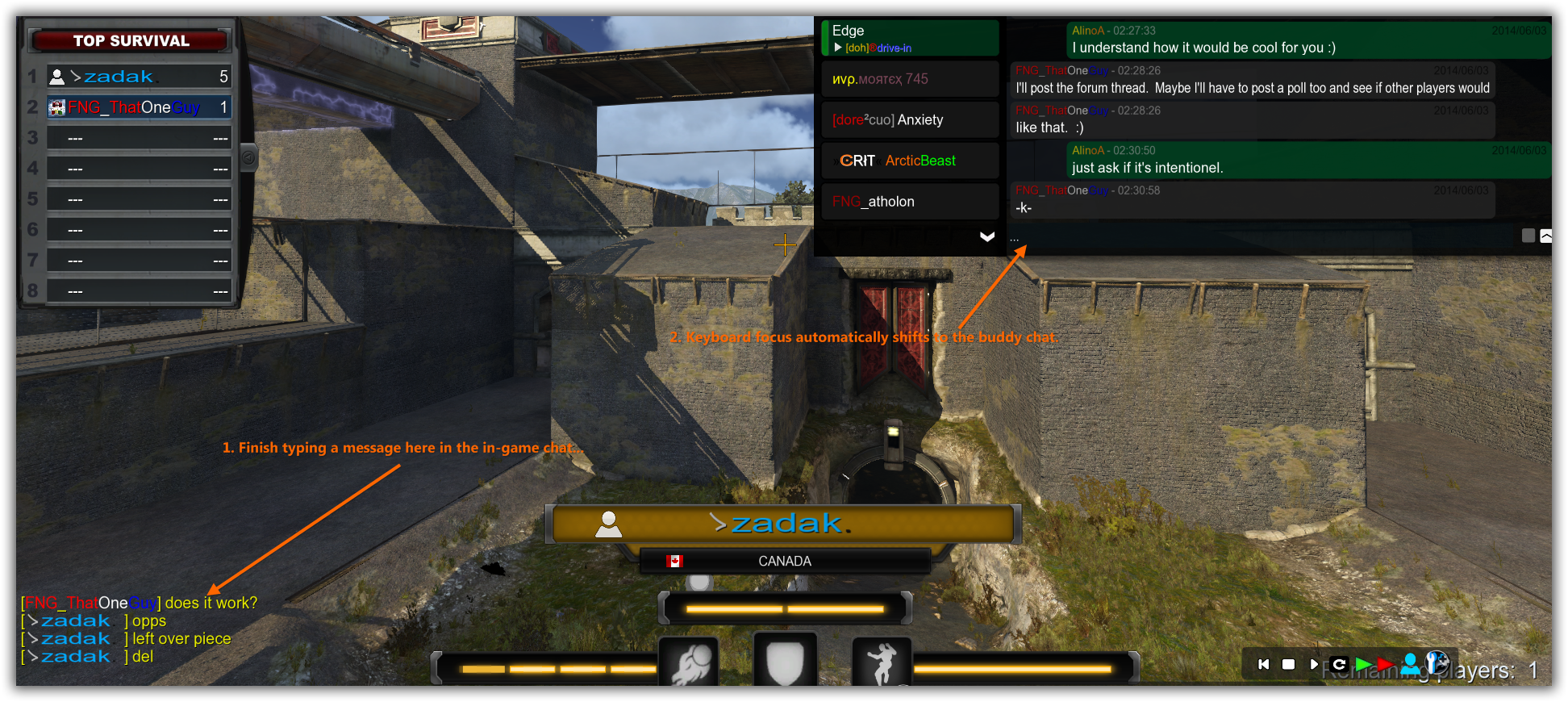Stop playback with the square button

(x=1289, y=664)
